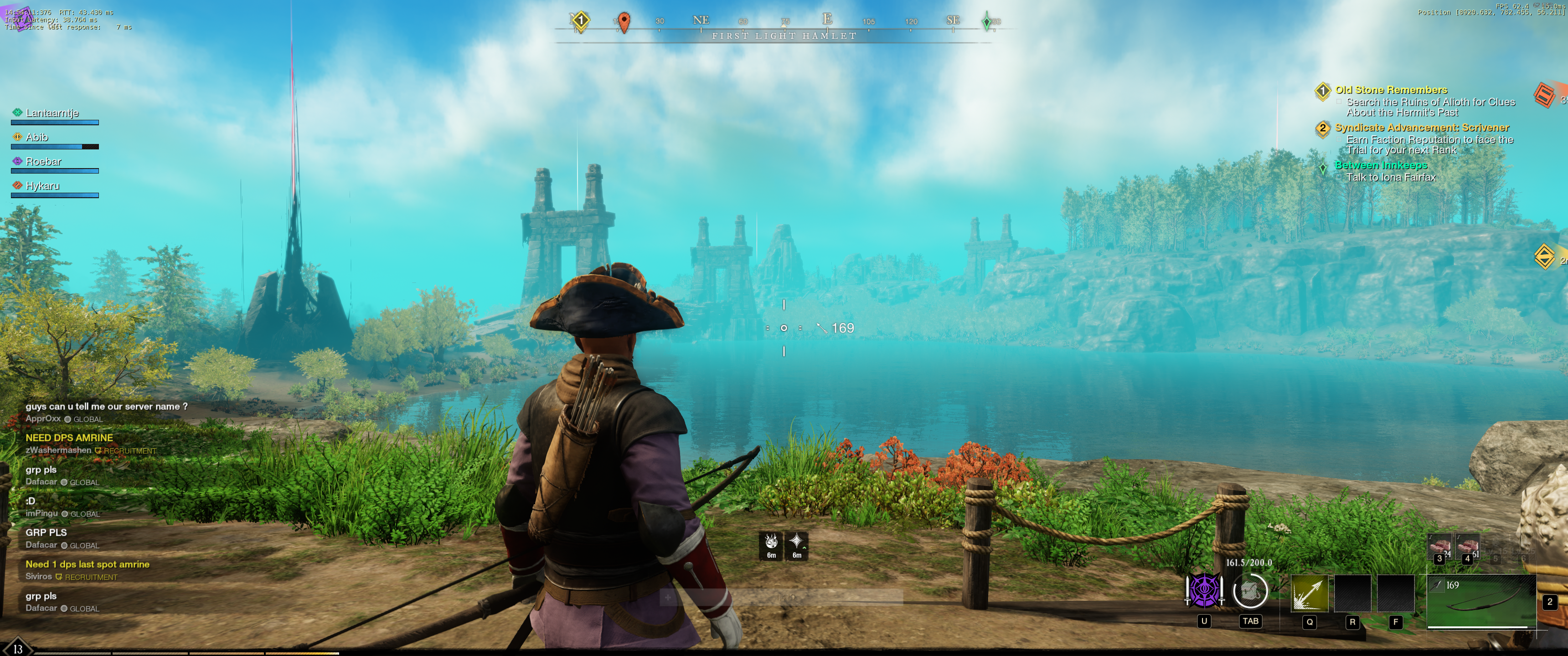Open the Old Stone Remembers quest

(1391, 90)
